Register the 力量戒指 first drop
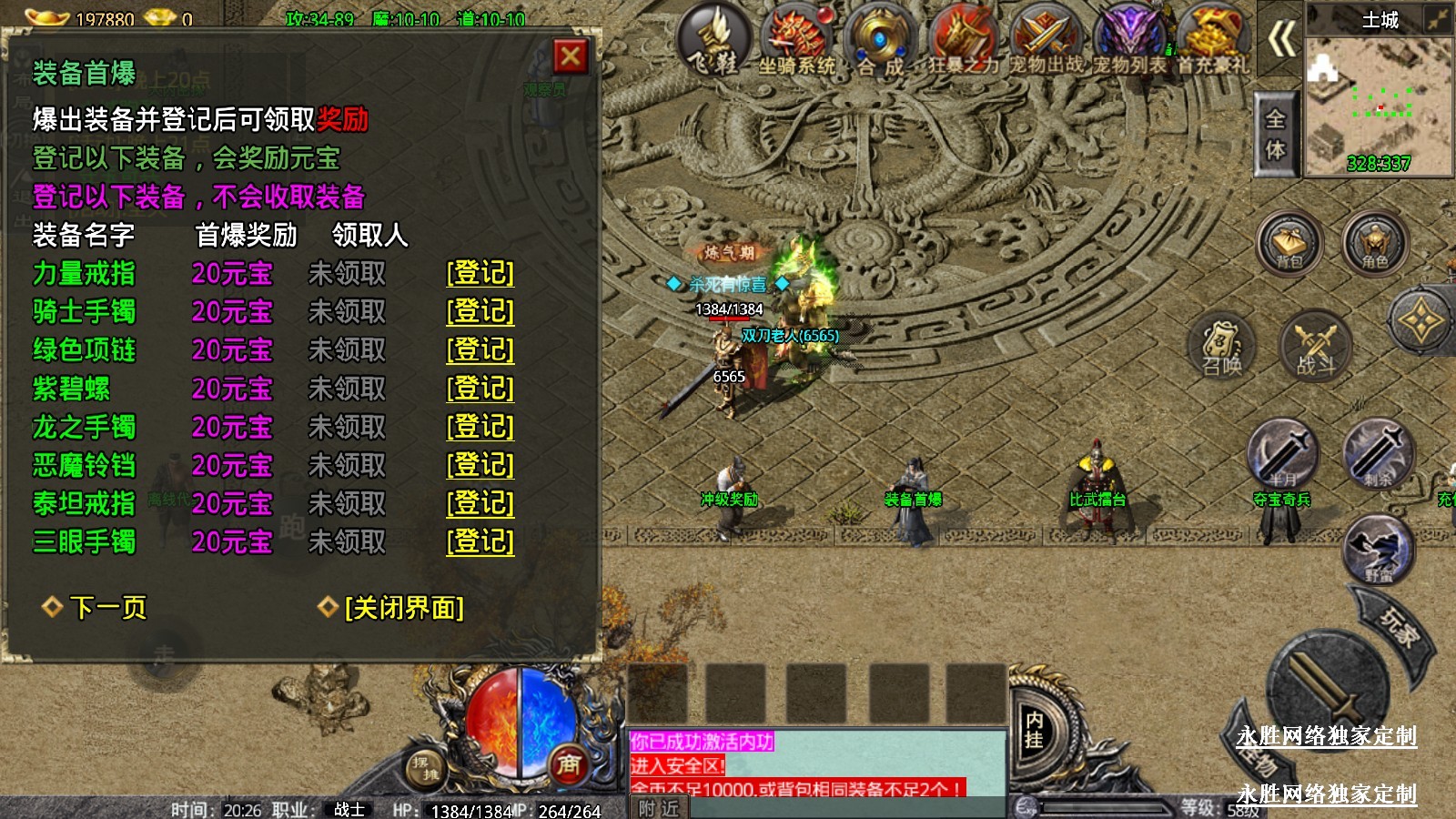 480,273
